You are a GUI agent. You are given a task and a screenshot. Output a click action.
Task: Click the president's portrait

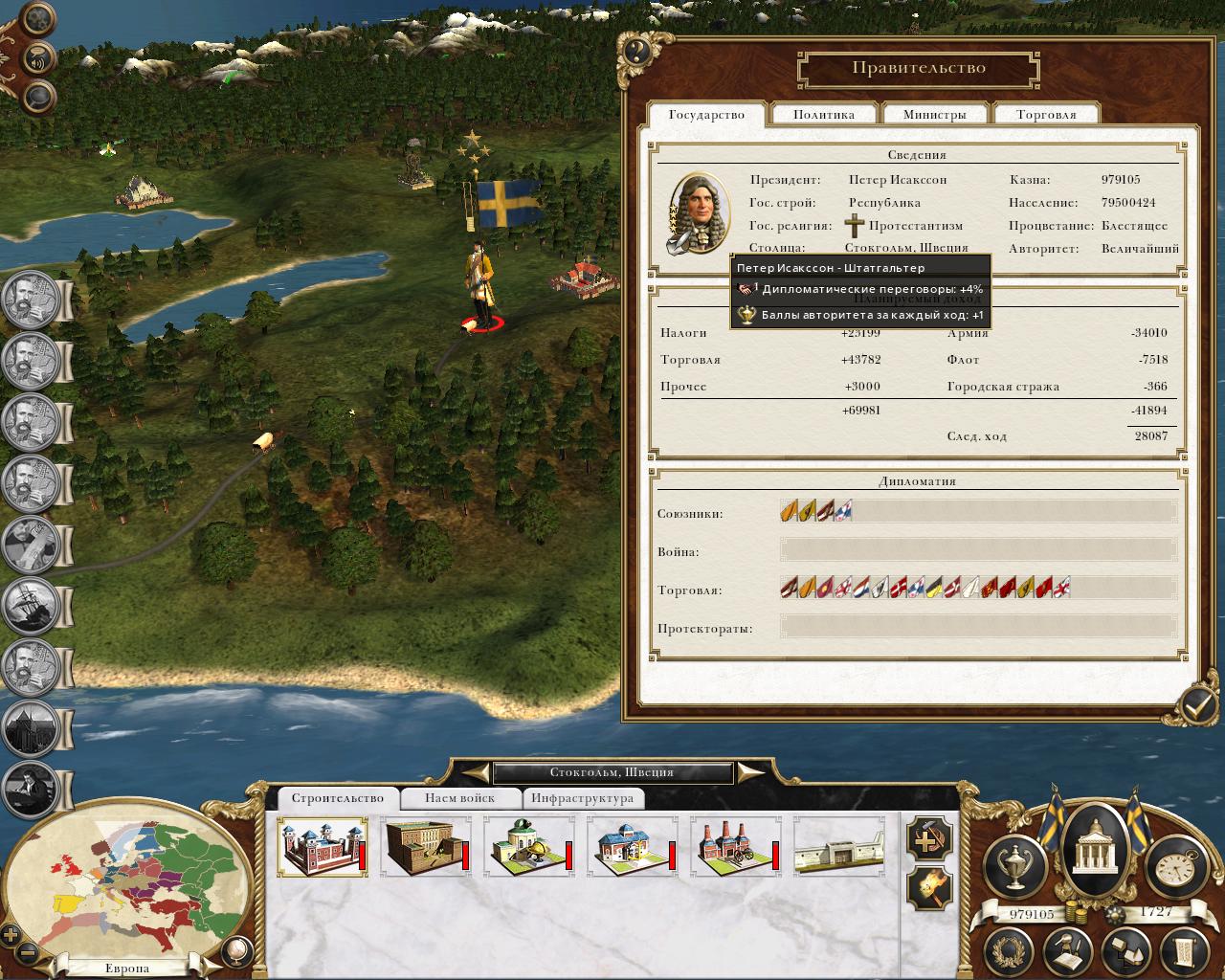699,213
